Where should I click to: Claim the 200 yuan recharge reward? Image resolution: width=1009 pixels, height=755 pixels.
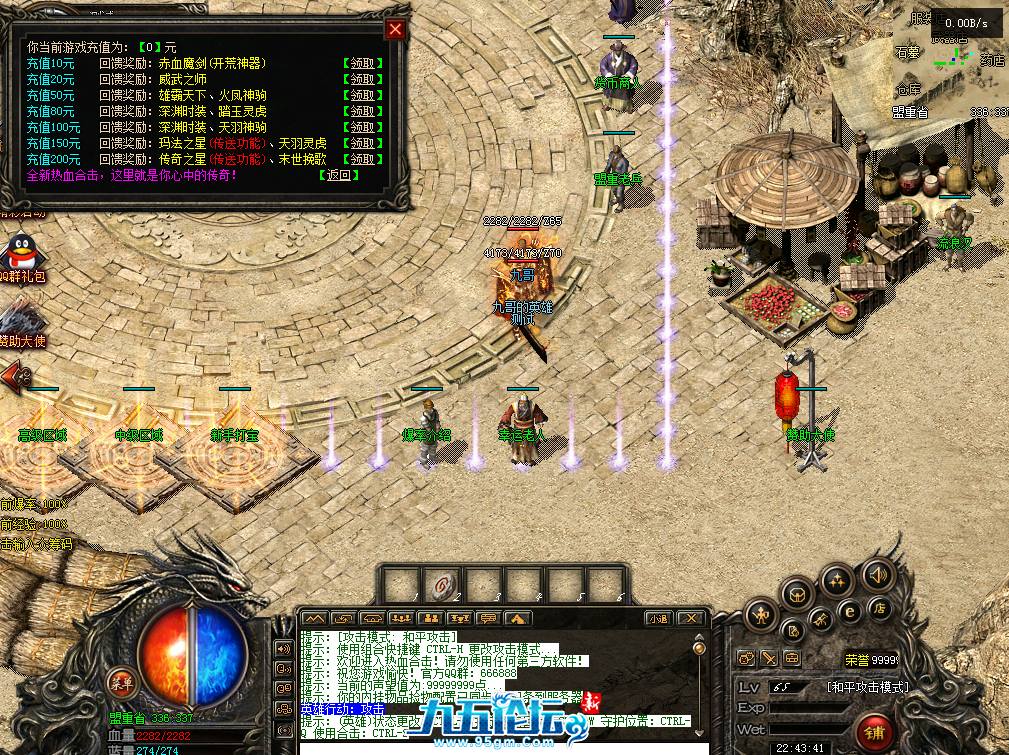pos(363,159)
